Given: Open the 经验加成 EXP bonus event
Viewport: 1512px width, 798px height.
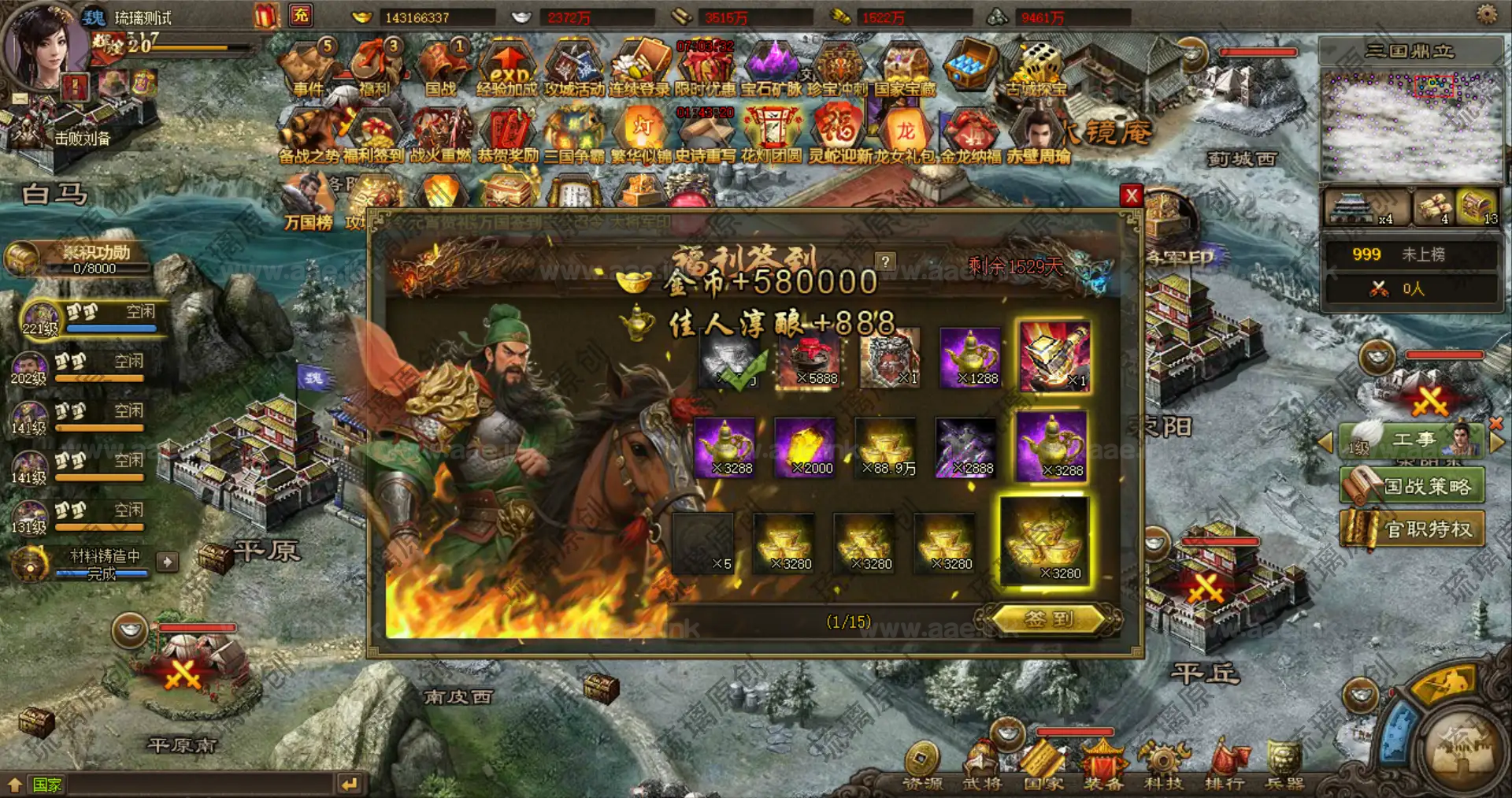Looking at the screenshot, I should click(x=507, y=70).
